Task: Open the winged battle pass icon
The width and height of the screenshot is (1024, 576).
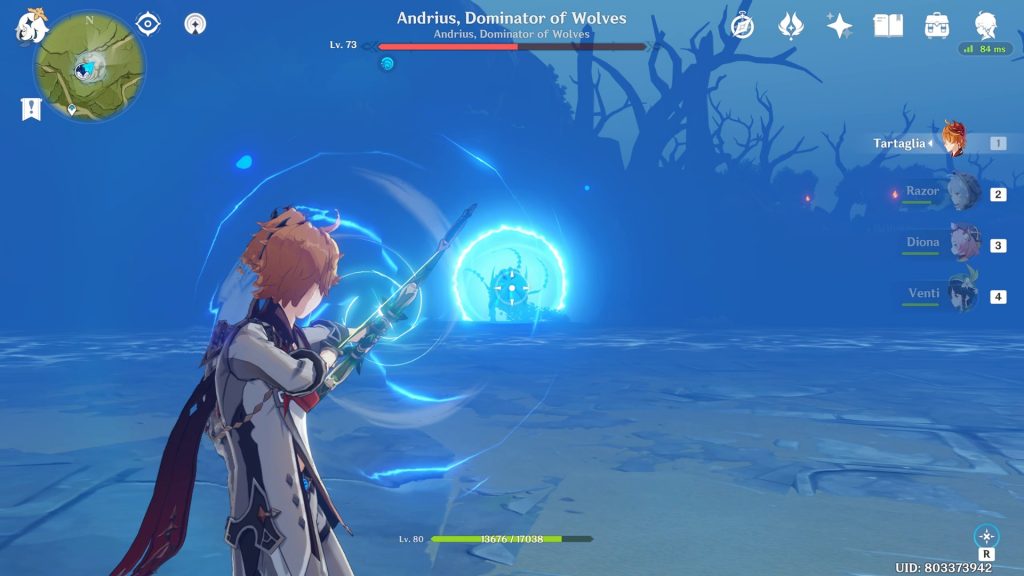Action: 792,26
